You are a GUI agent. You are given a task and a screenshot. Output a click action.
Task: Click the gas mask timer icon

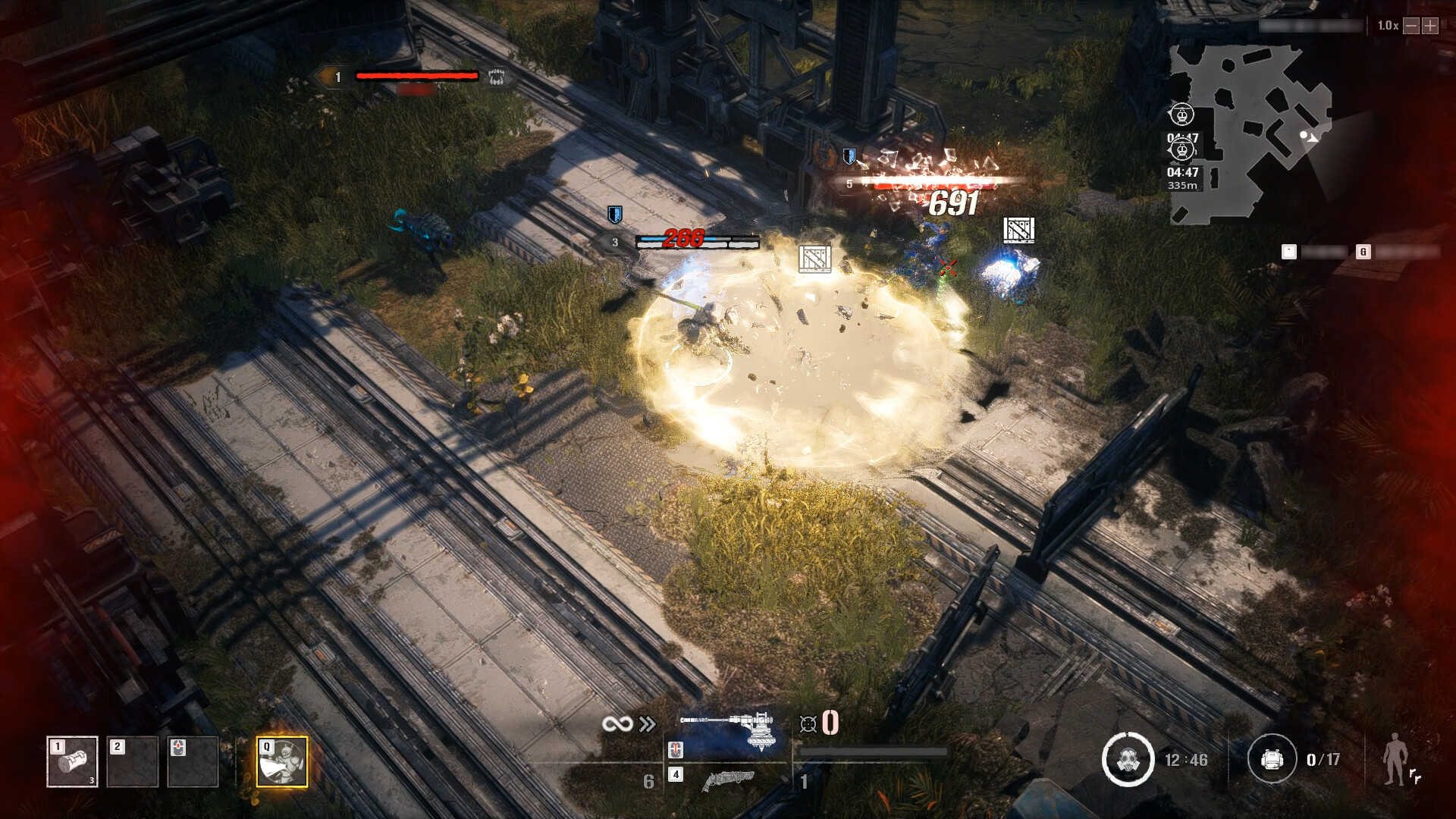1127,759
